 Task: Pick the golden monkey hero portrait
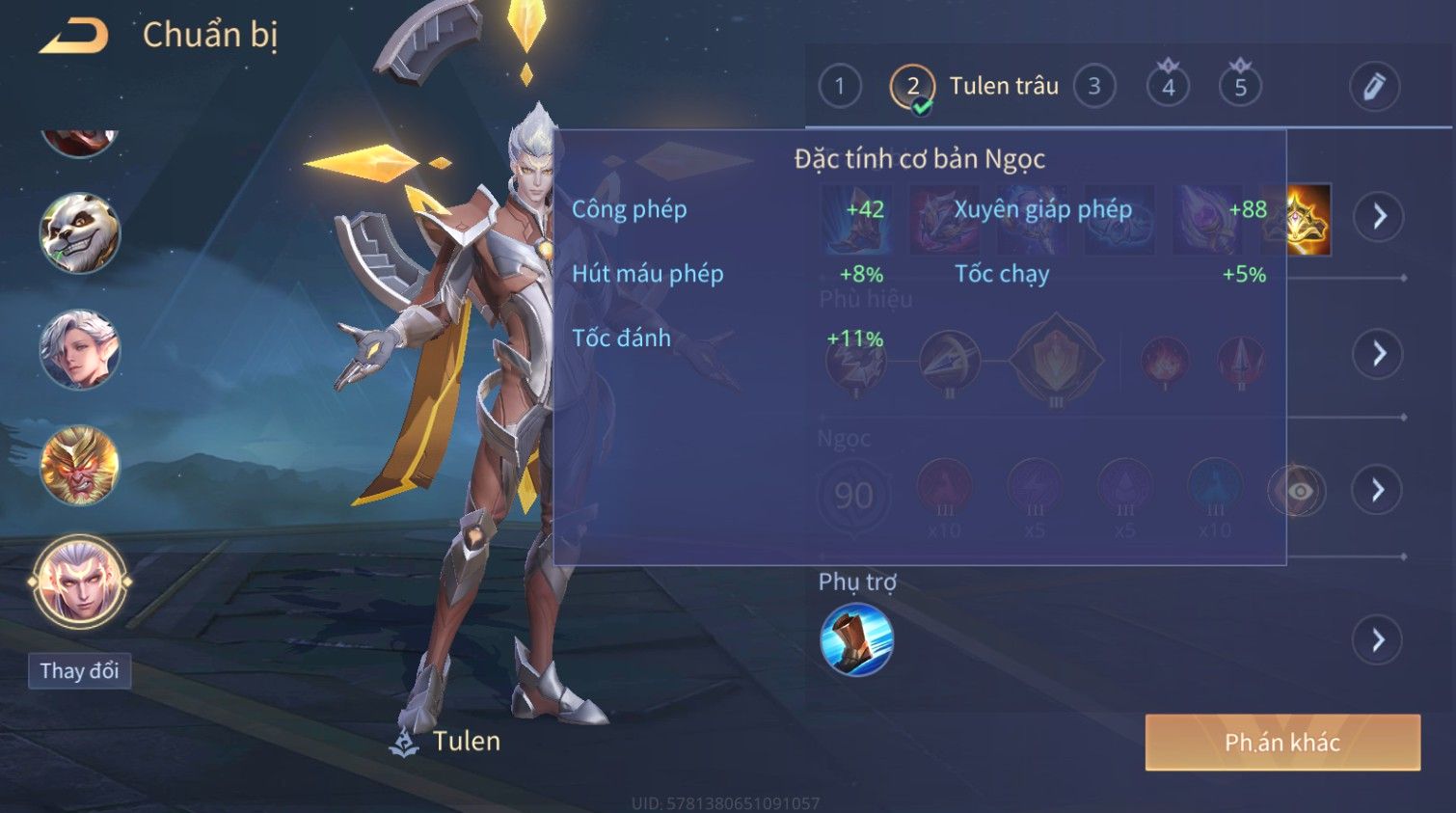coord(80,465)
